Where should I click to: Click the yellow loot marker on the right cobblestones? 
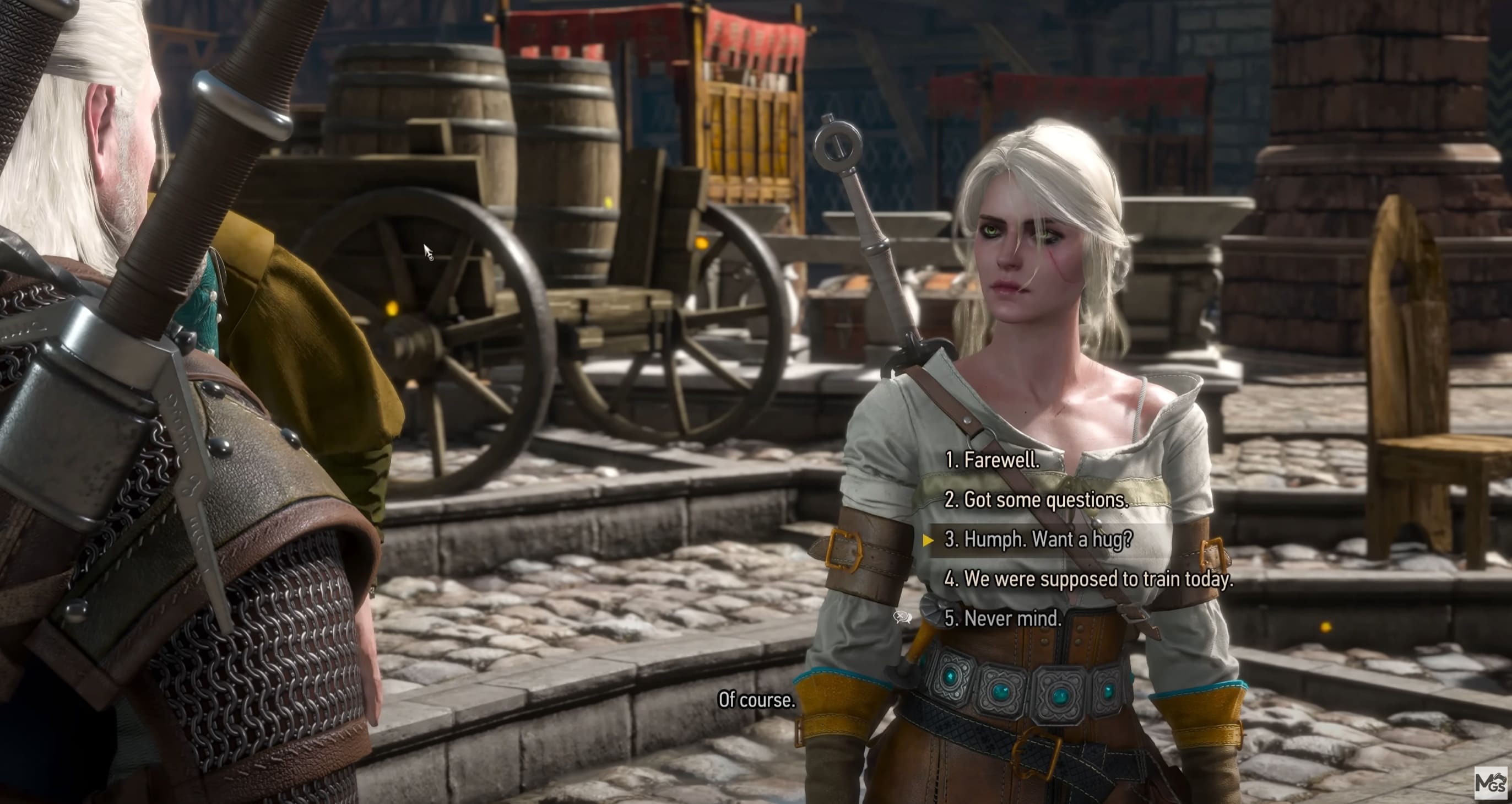pyautogui.click(x=1325, y=628)
